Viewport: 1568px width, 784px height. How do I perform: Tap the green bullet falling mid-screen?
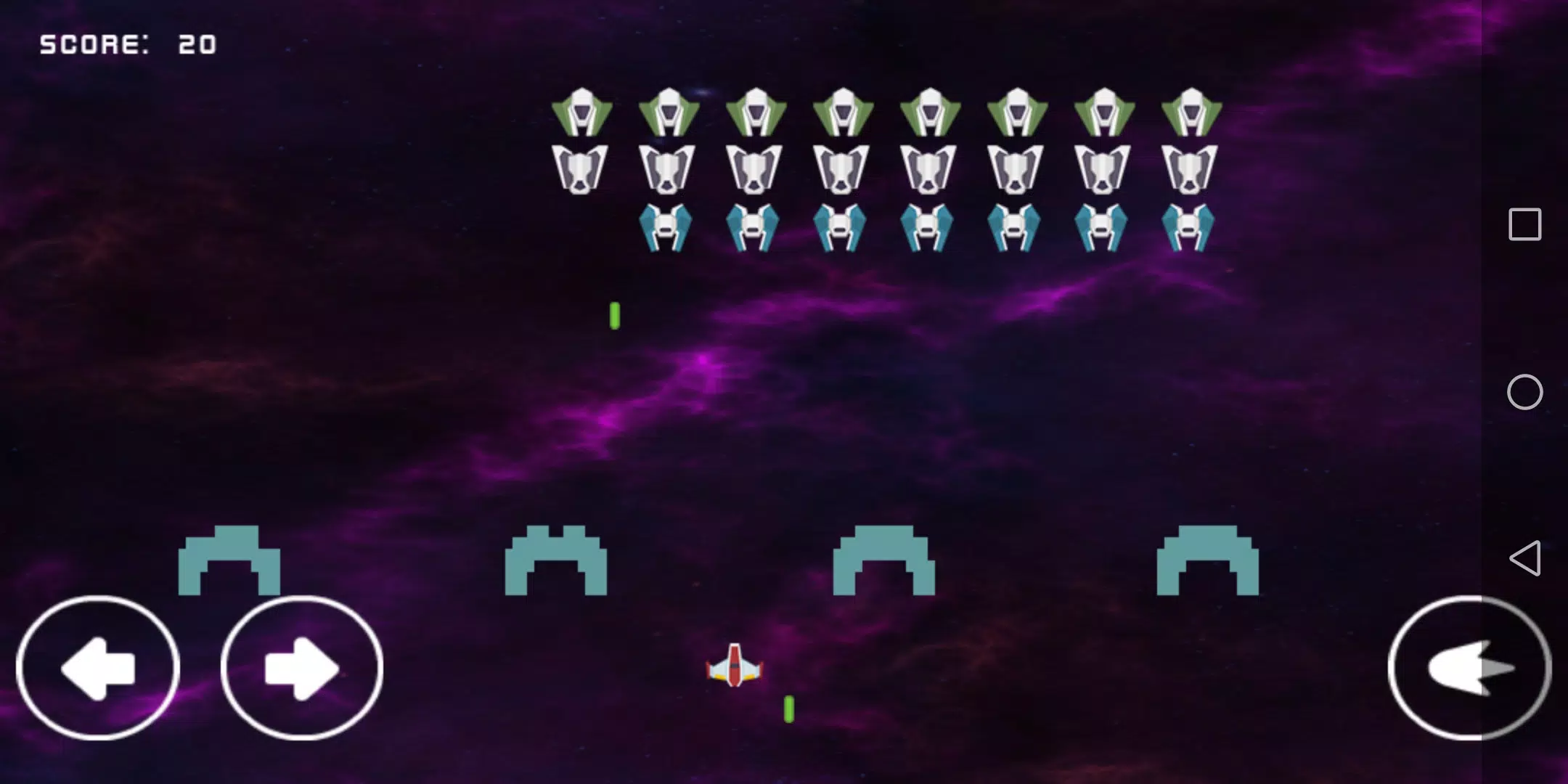coord(616,316)
